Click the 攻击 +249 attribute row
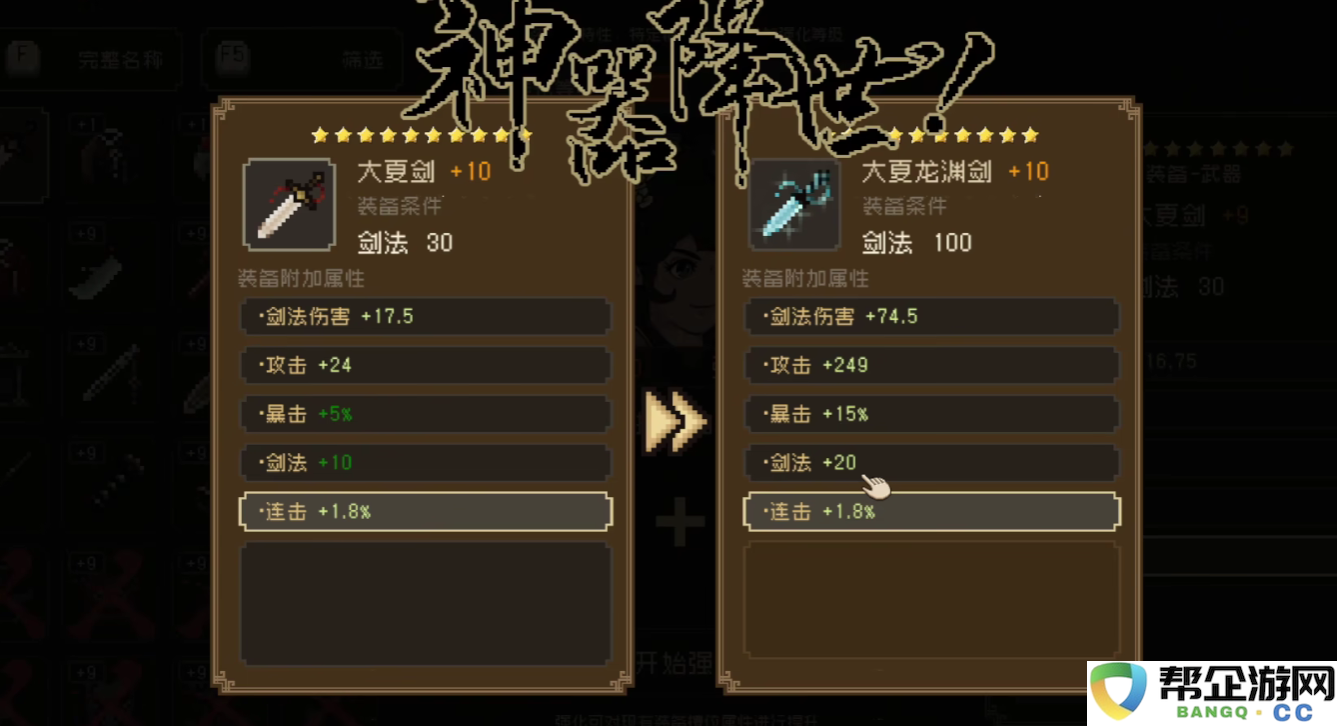The height and width of the screenshot is (726, 1337). point(931,365)
